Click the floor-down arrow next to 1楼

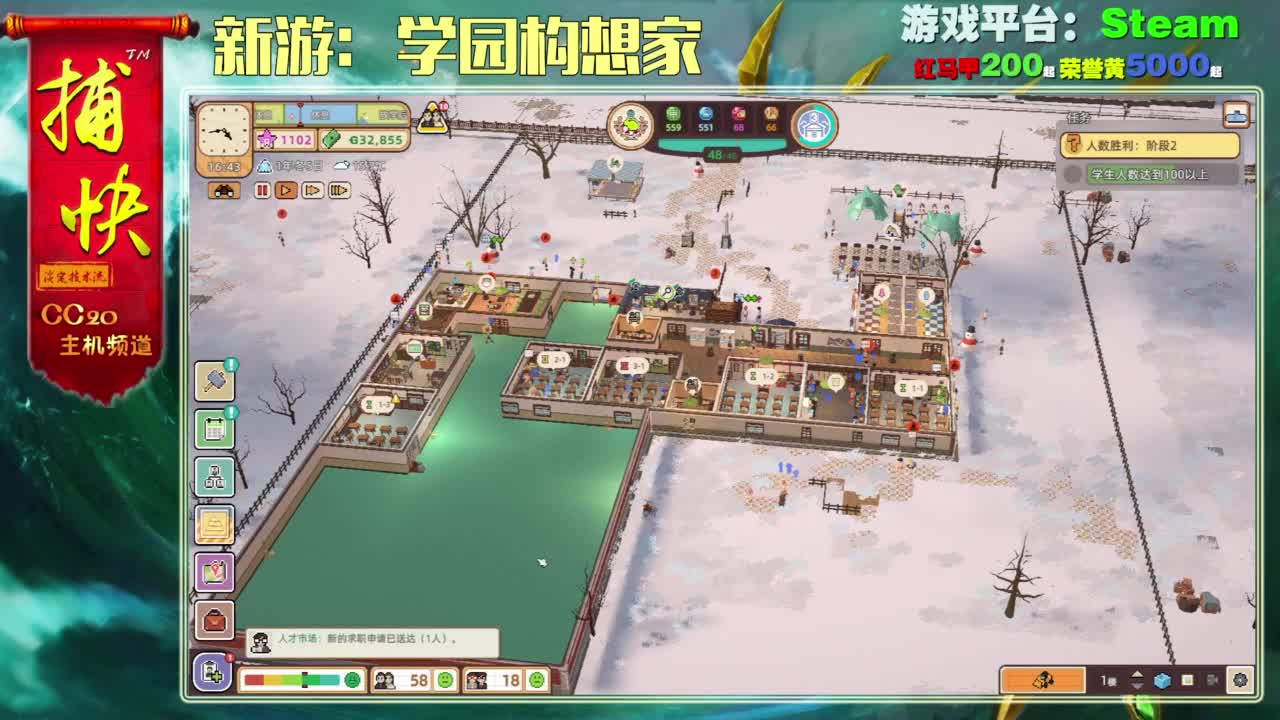pyautogui.click(x=1136, y=687)
